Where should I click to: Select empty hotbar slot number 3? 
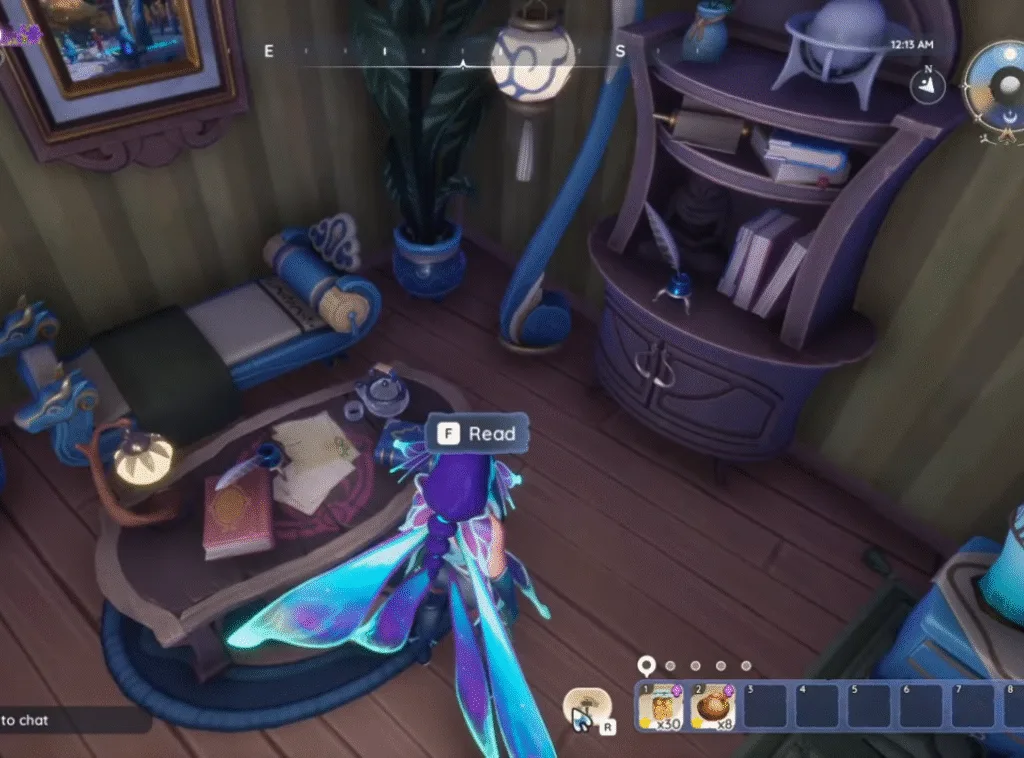pyautogui.click(x=765, y=707)
